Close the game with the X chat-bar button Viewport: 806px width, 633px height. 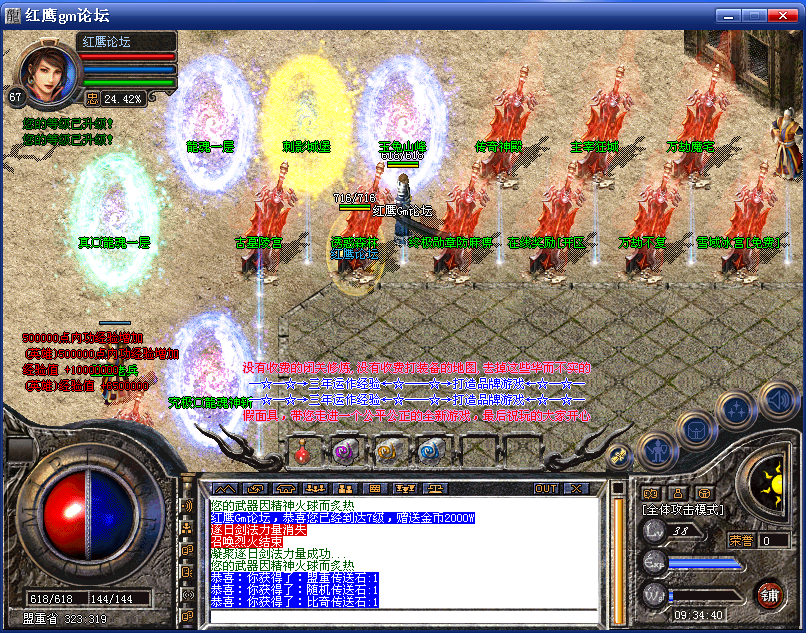pos(575,488)
